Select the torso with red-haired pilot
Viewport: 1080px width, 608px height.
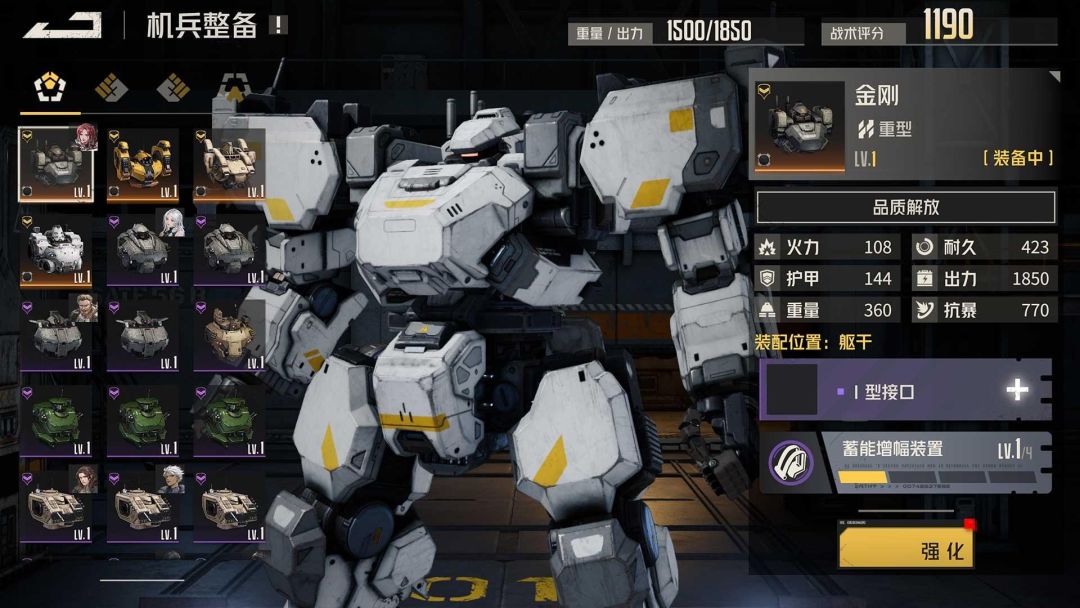click(57, 164)
